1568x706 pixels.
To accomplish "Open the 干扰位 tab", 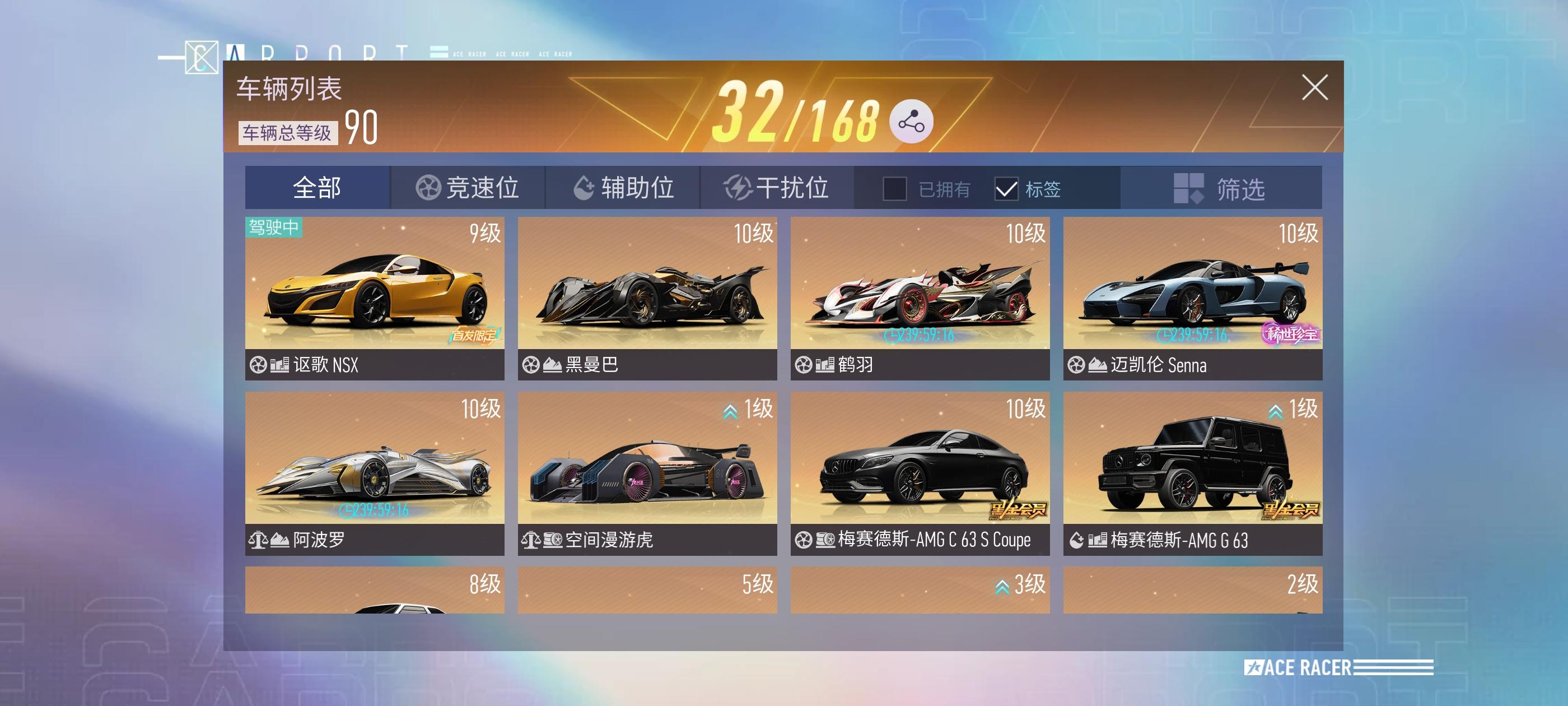I will point(791,188).
